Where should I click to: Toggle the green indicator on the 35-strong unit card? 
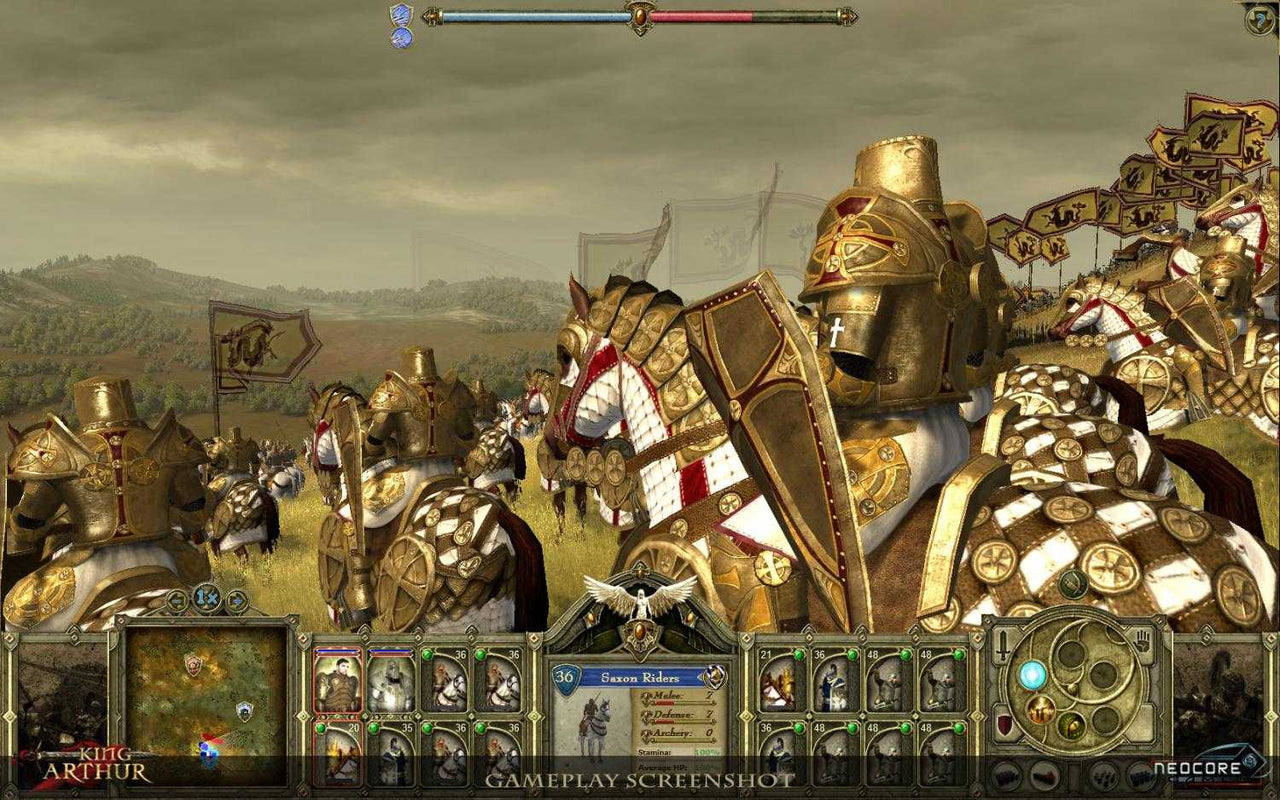click(x=372, y=727)
